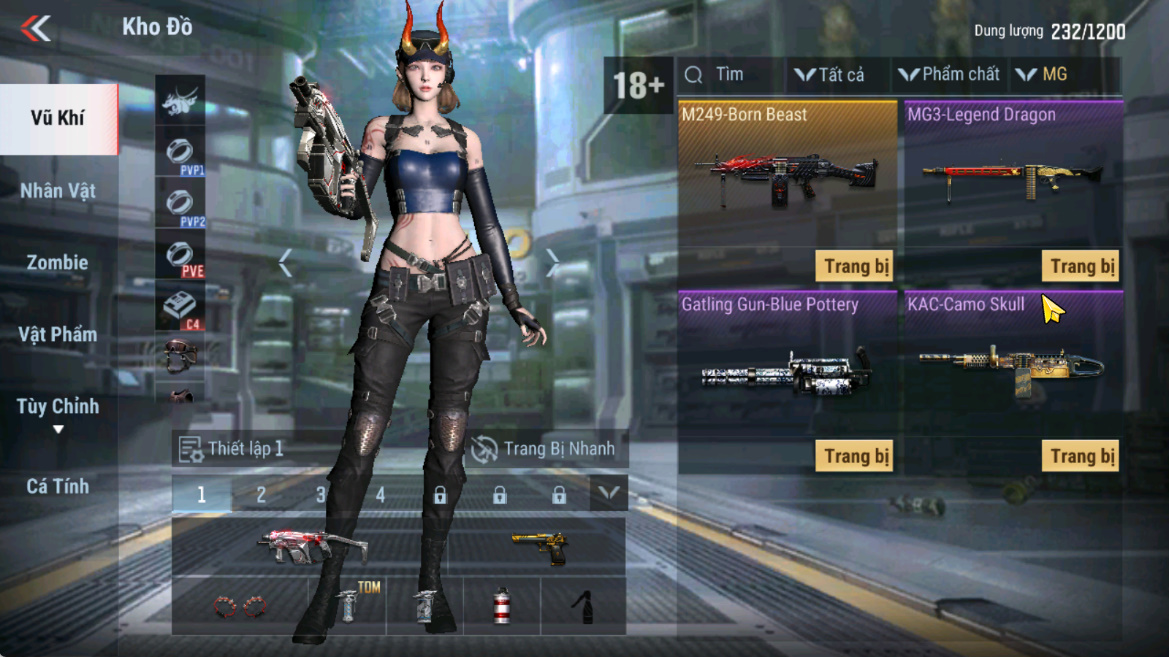Select the golden pistol secondary slot
Image resolution: width=1169 pixels, height=657 pixels.
538,547
